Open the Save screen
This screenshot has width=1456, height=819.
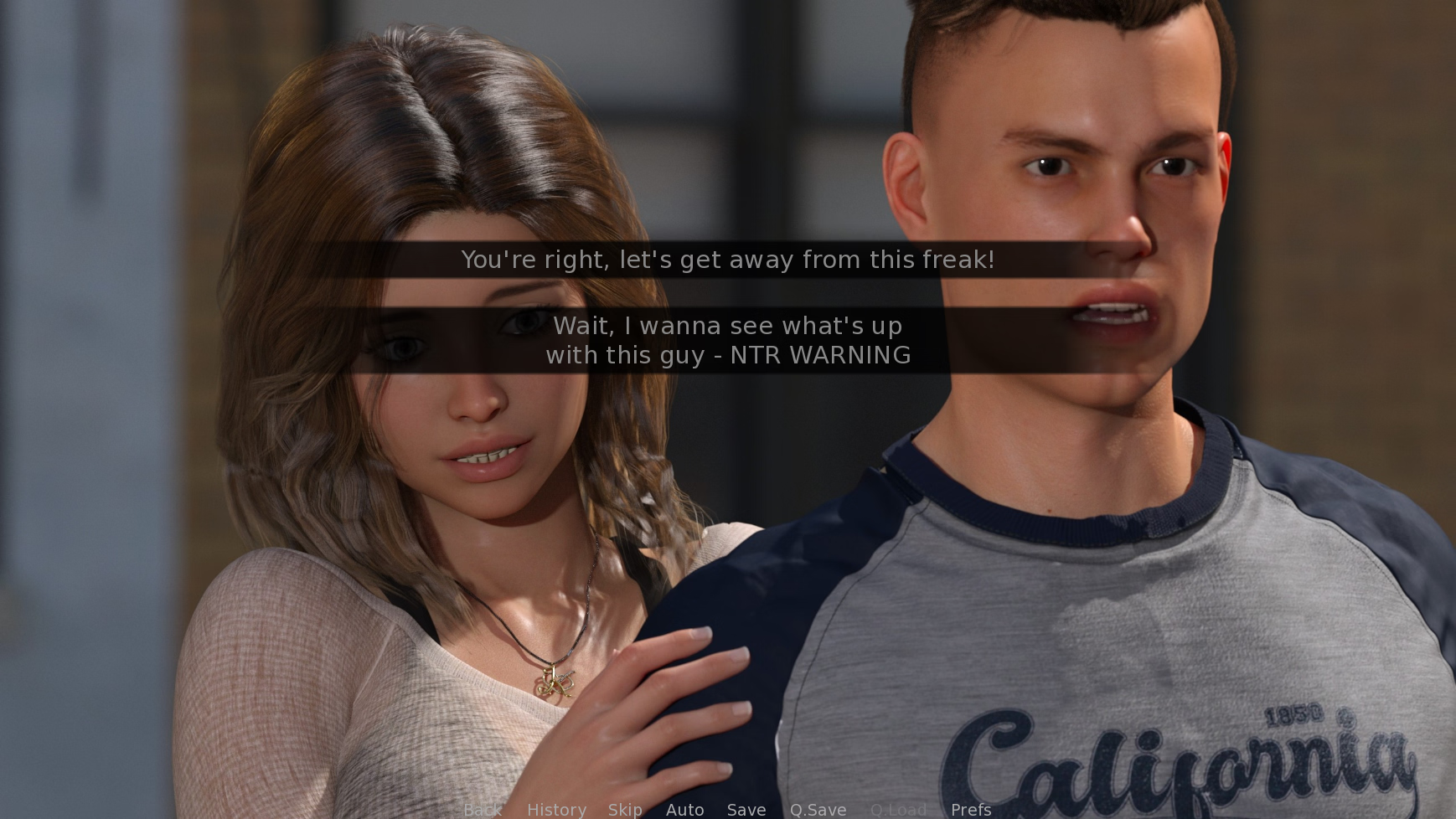[746, 809]
